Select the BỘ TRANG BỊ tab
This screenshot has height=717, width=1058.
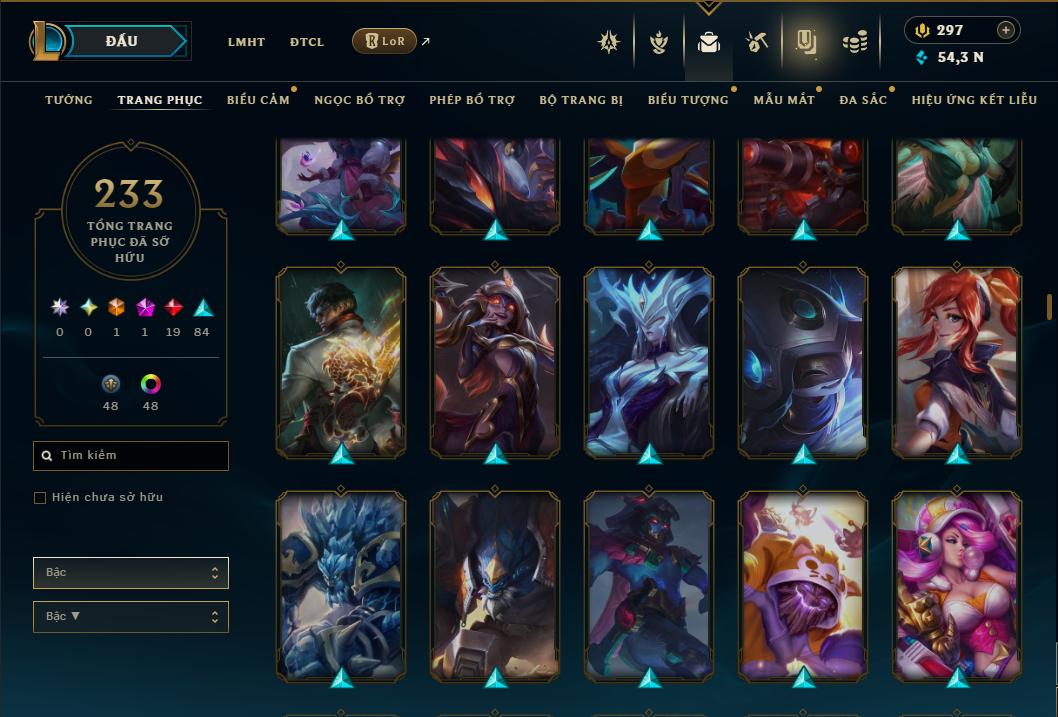coord(581,100)
